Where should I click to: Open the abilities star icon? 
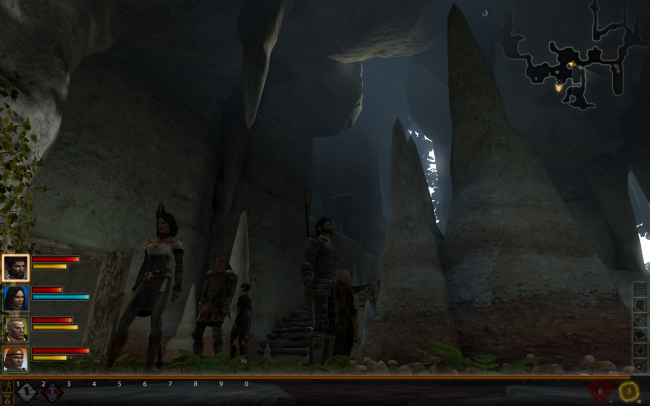point(640,352)
